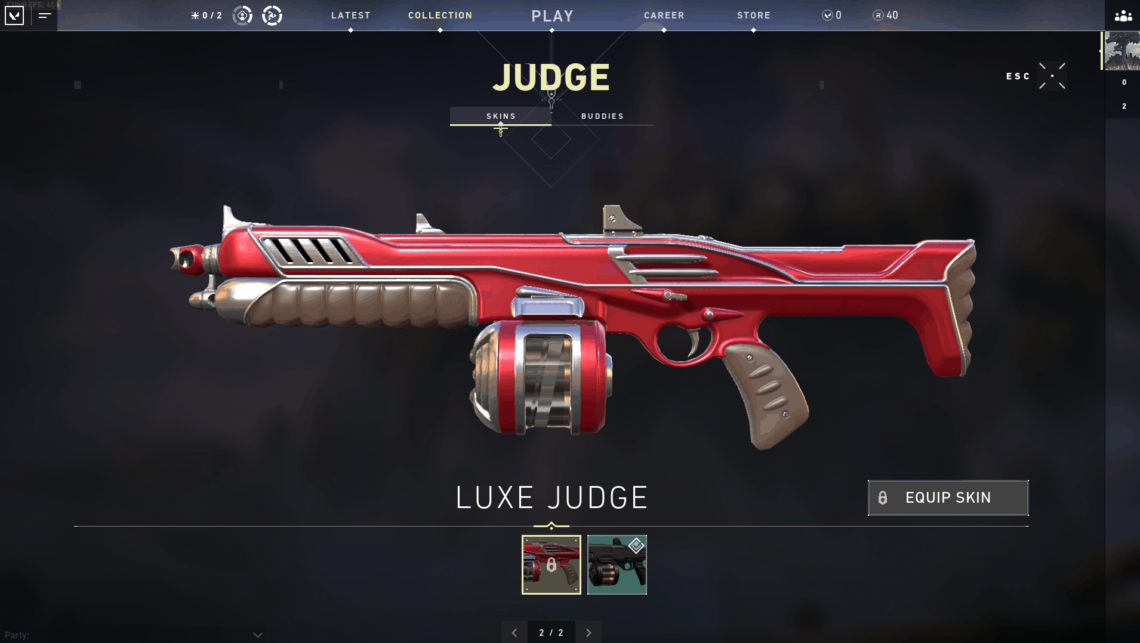Open the social panel friends icon

tap(1123, 16)
